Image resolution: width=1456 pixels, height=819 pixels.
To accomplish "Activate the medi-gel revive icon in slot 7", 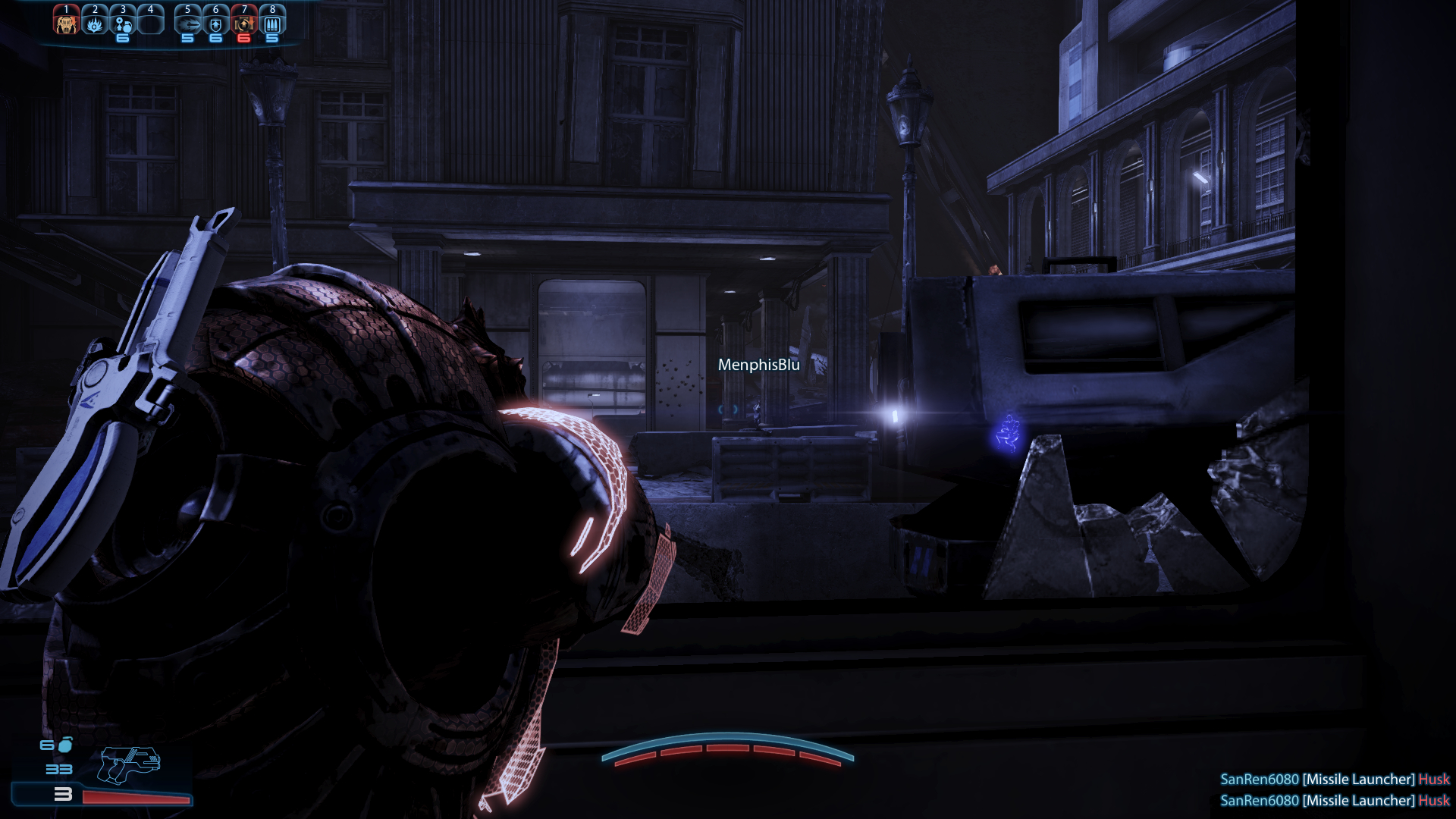I will click(244, 24).
